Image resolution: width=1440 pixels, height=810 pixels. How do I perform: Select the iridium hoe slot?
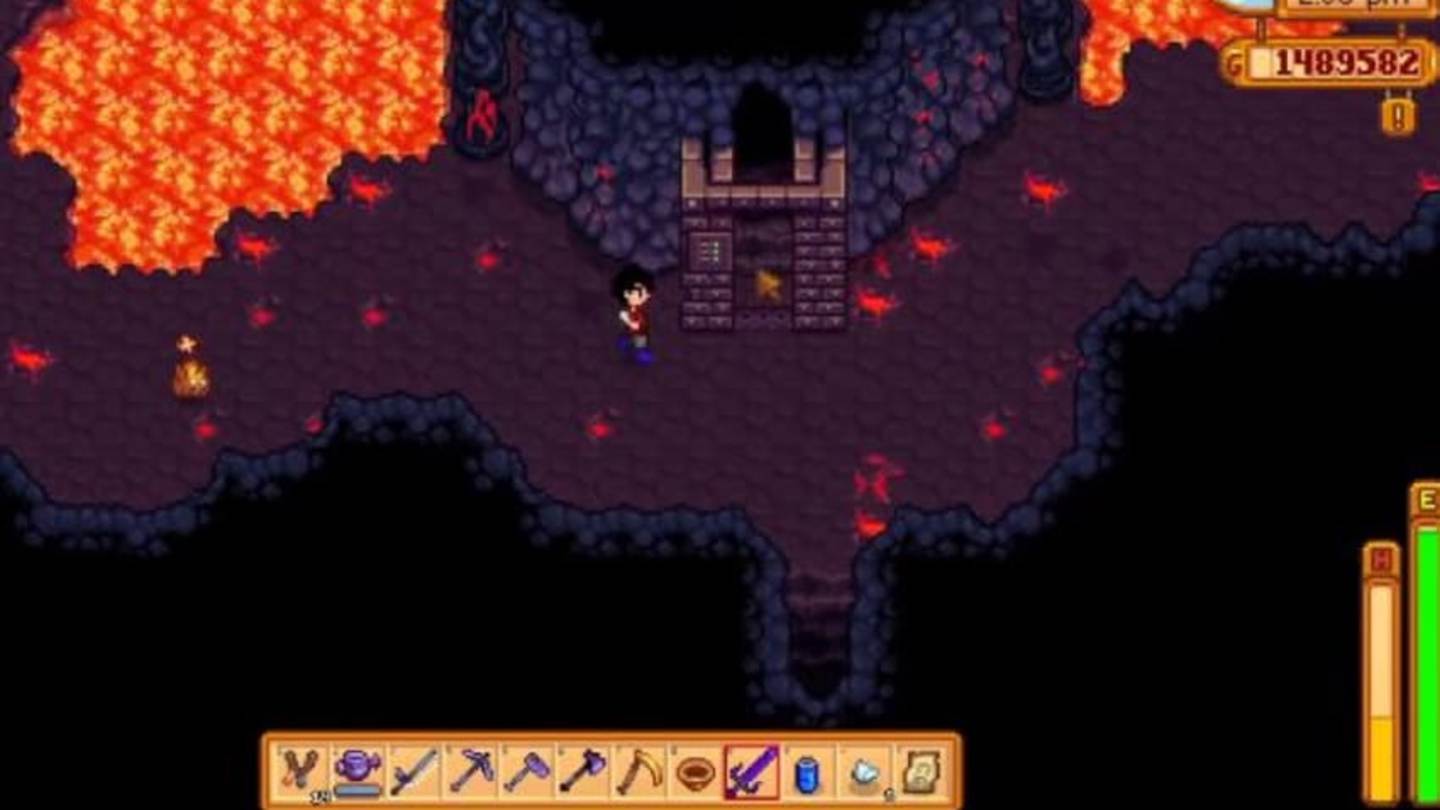(x=527, y=772)
